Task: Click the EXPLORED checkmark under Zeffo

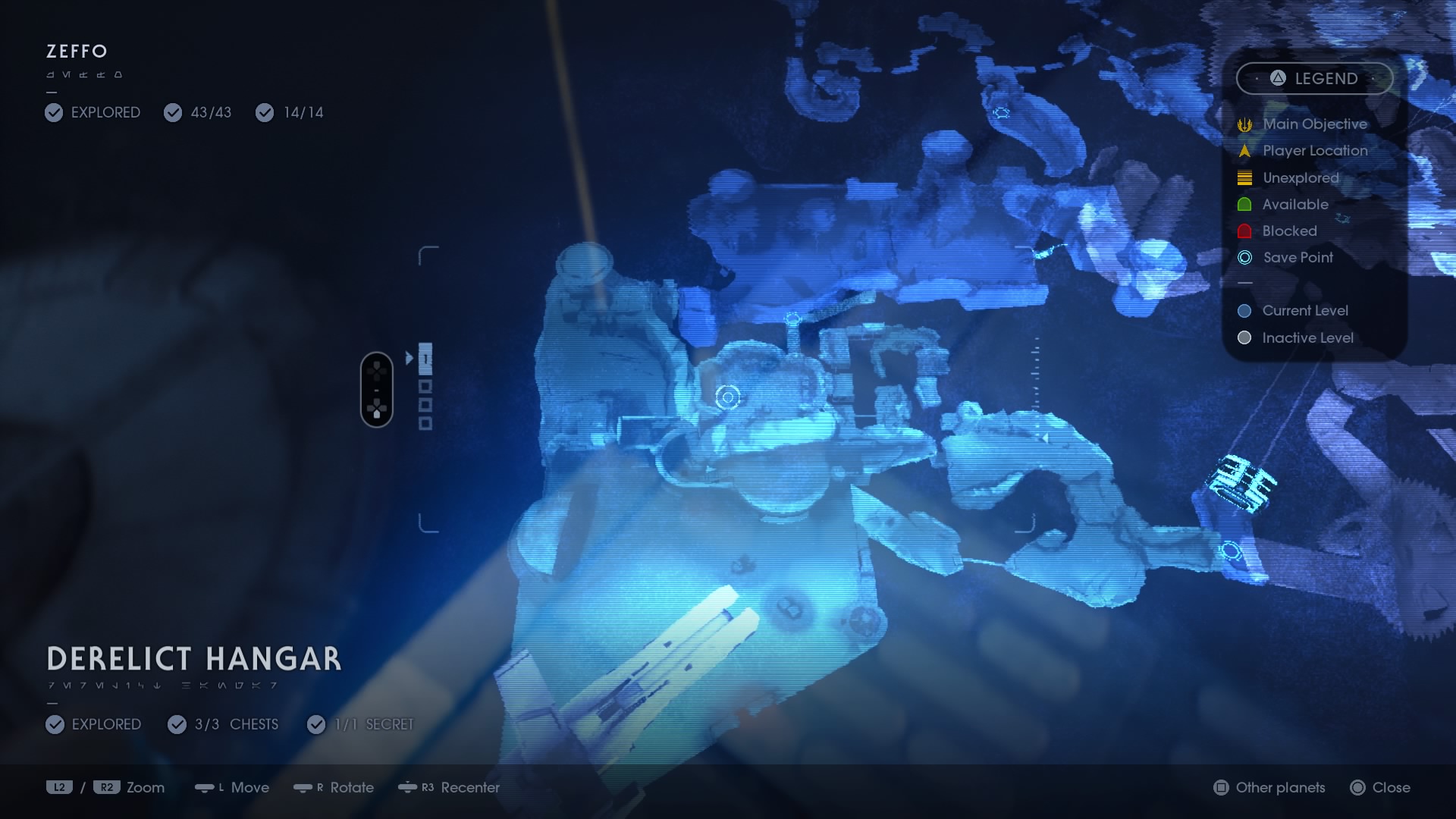Action: pyautogui.click(x=53, y=112)
